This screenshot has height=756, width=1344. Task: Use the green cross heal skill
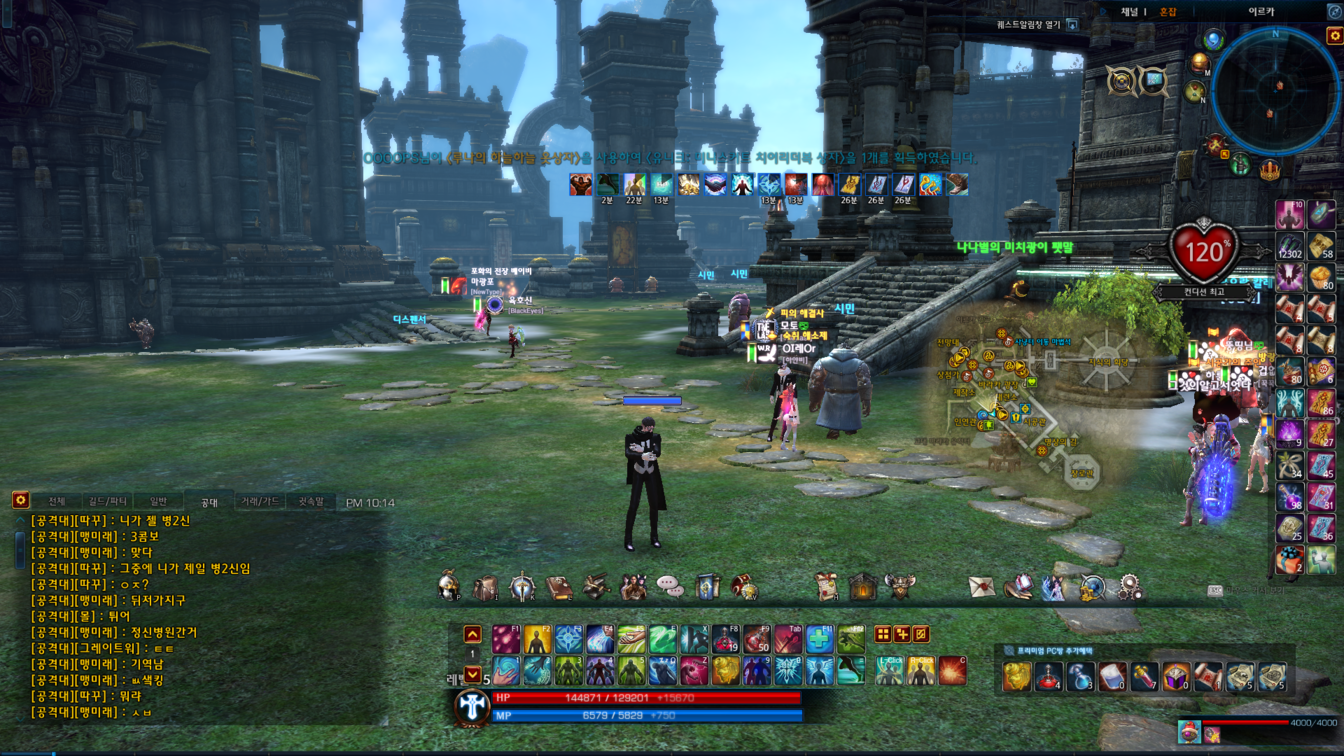point(819,639)
